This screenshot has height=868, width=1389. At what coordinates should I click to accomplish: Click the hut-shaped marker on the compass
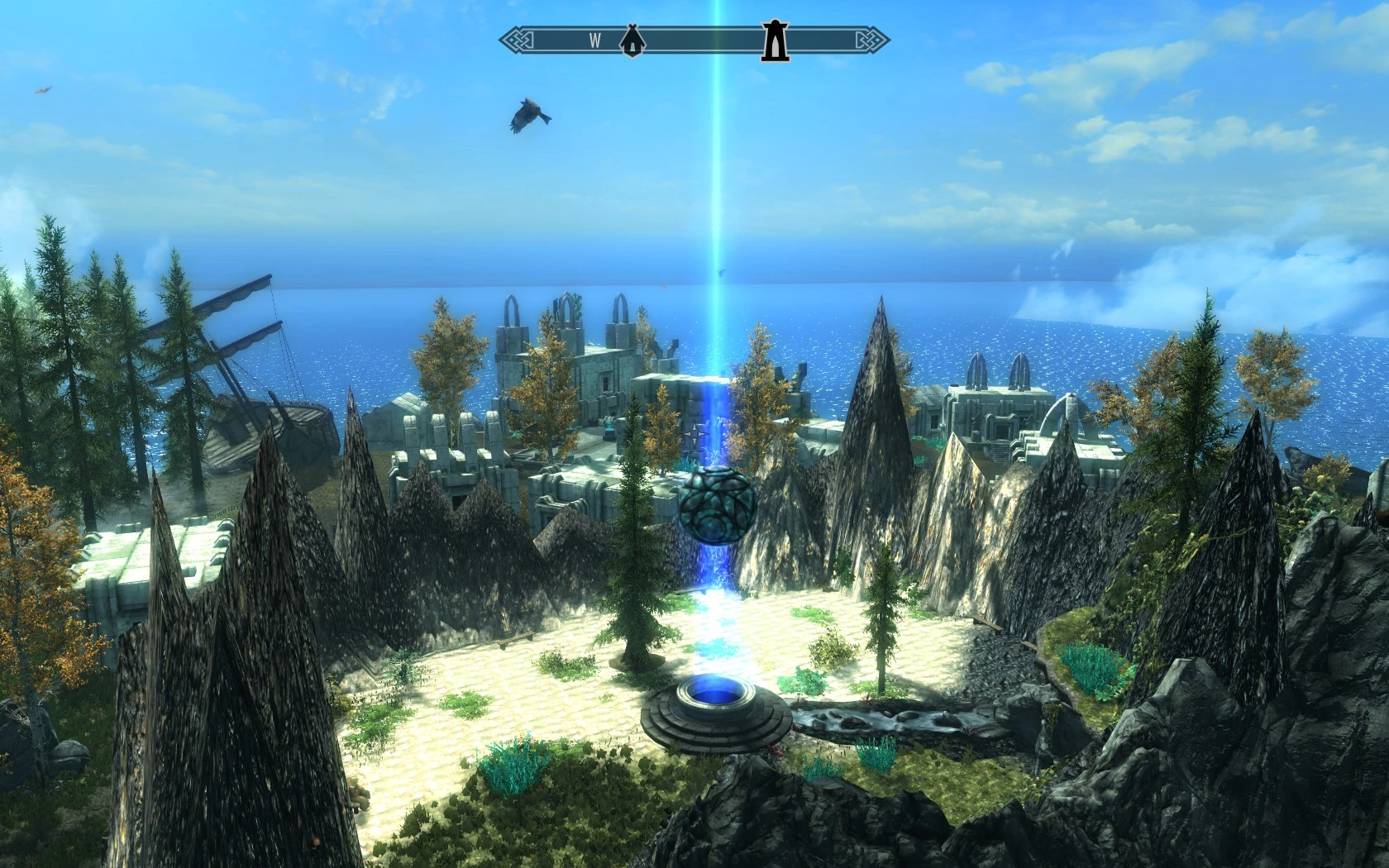pyautogui.click(x=632, y=41)
